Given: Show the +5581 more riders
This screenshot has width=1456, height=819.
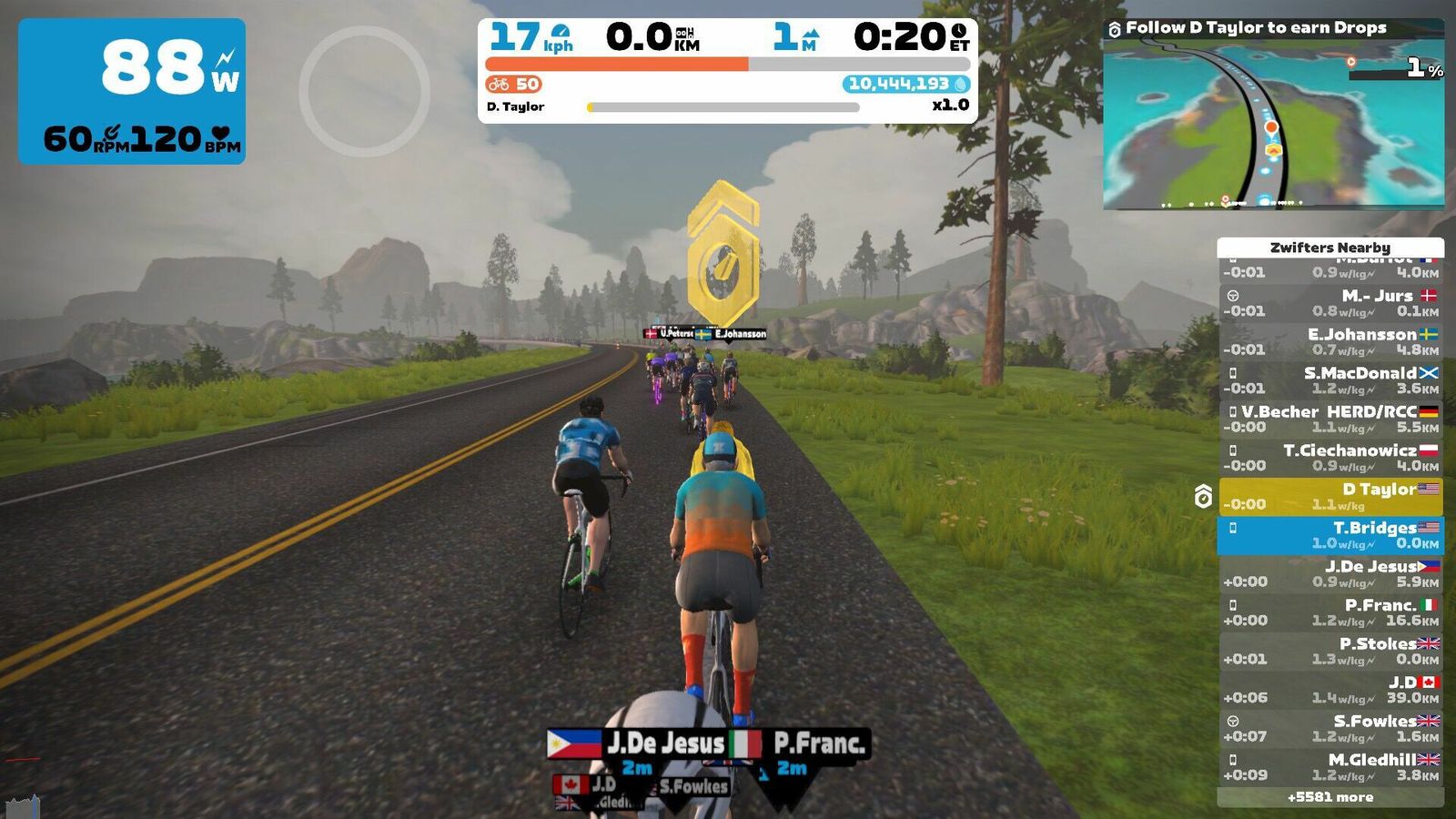Looking at the screenshot, I should [x=1330, y=797].
